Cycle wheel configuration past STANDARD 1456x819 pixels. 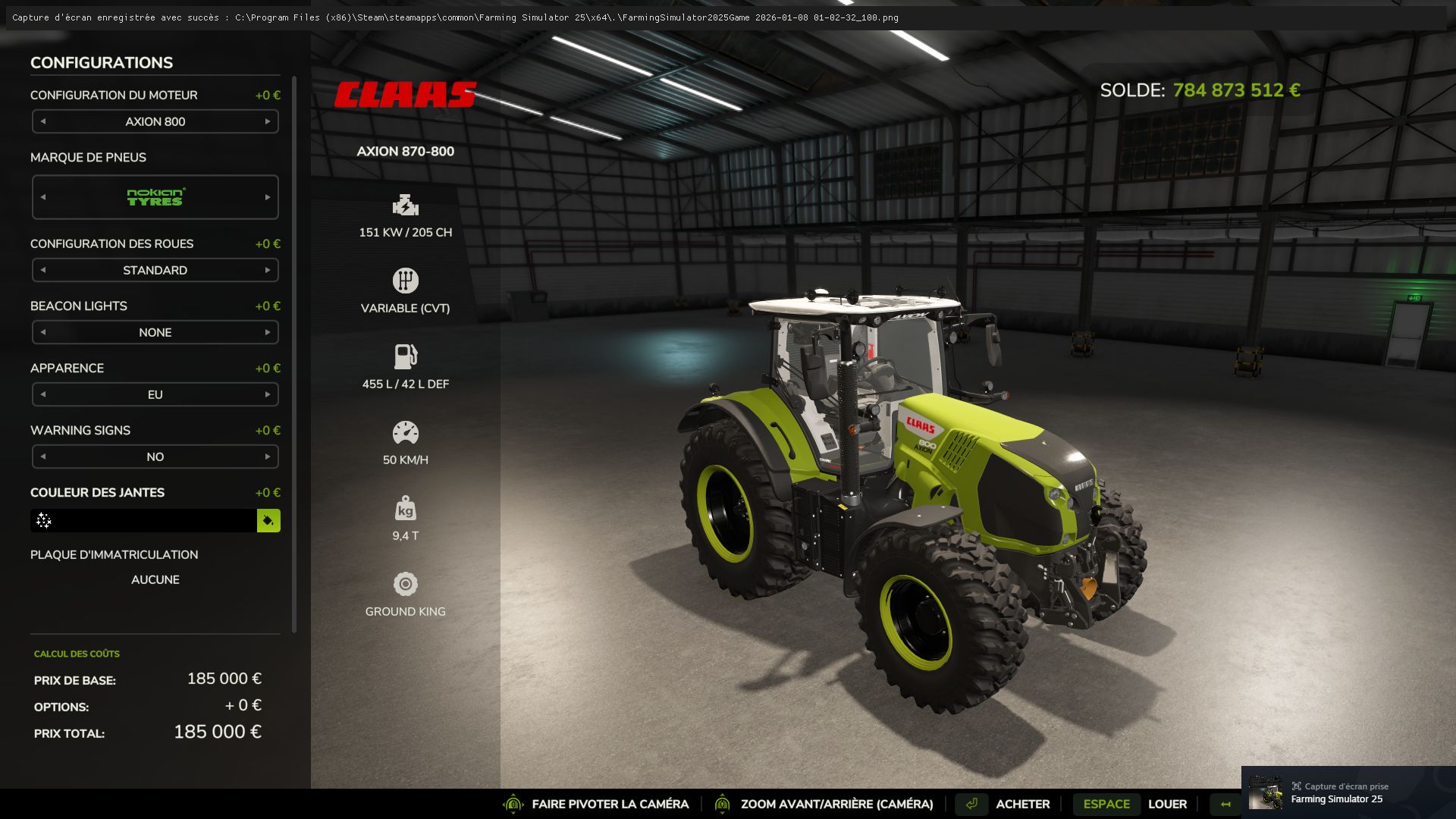coord(267,270)
